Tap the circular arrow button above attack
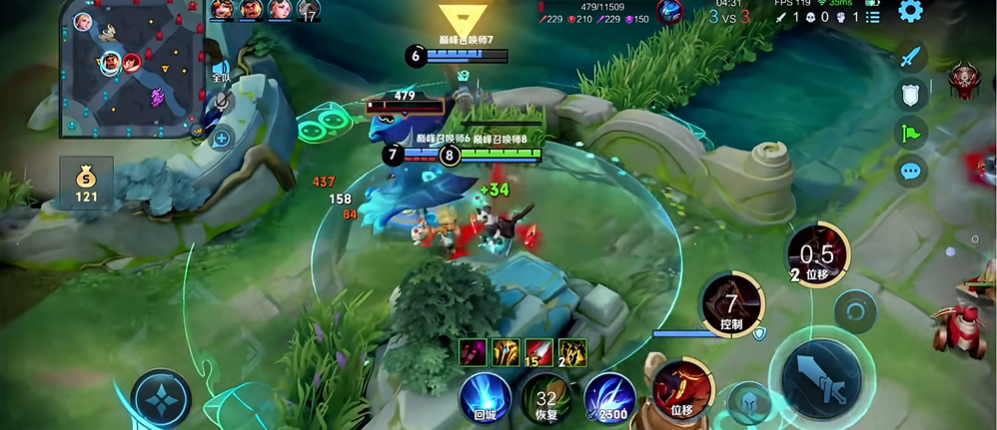 [853, 310]
